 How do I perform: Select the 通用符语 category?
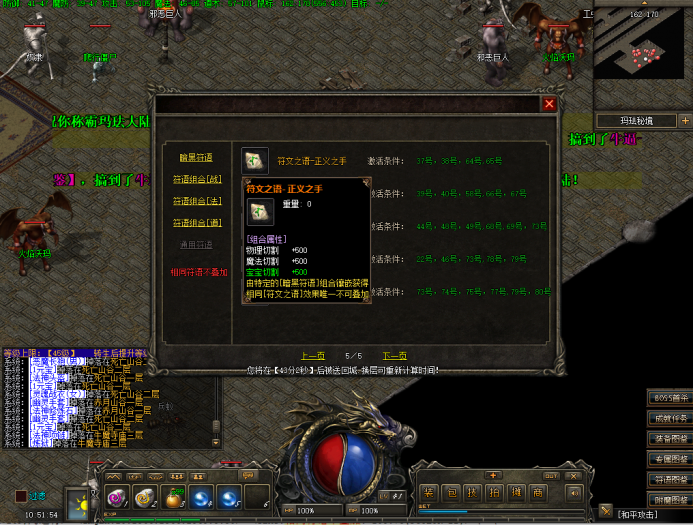click(196, 244)
